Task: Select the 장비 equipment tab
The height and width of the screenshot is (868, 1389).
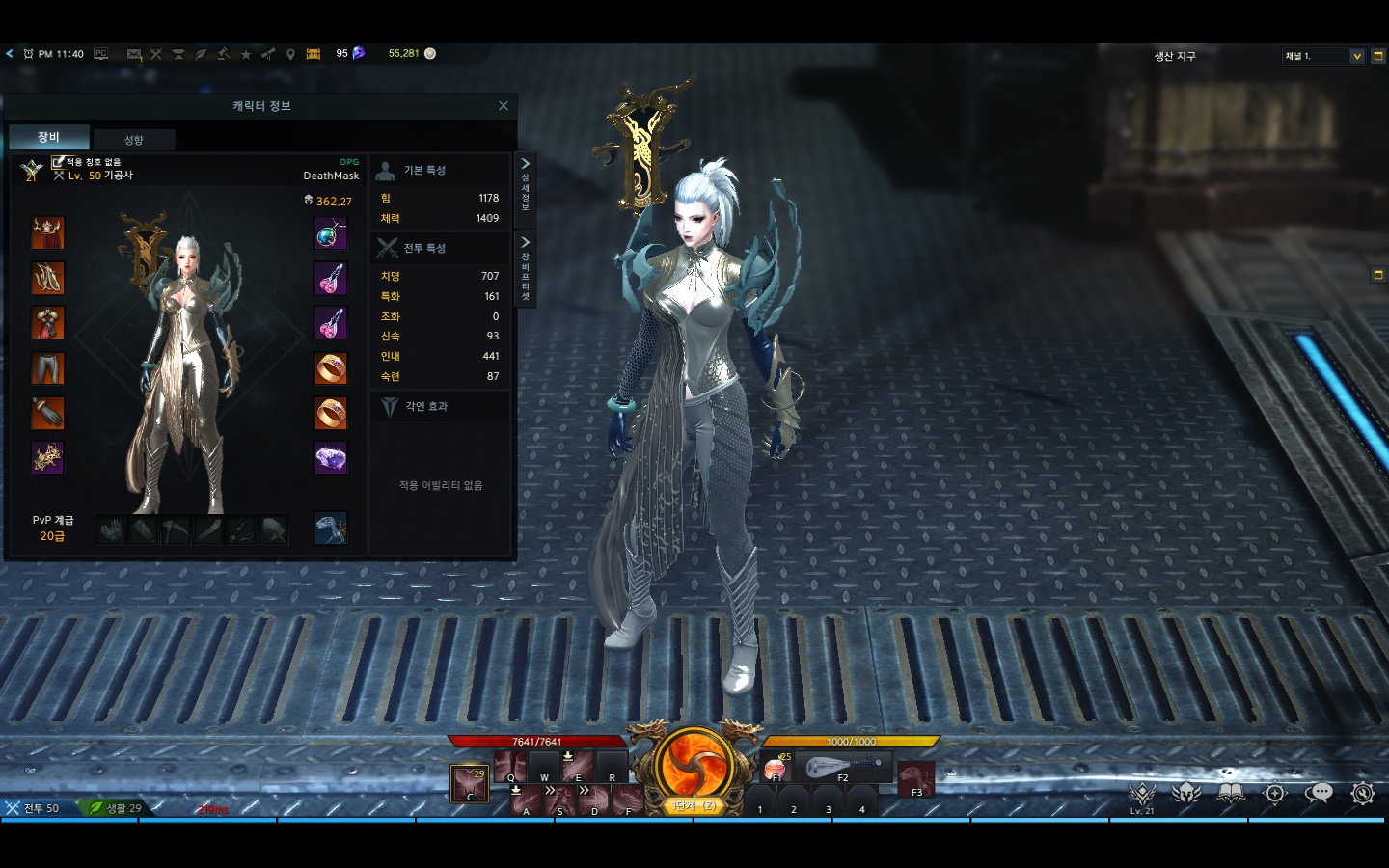Action: pos(48,138)
